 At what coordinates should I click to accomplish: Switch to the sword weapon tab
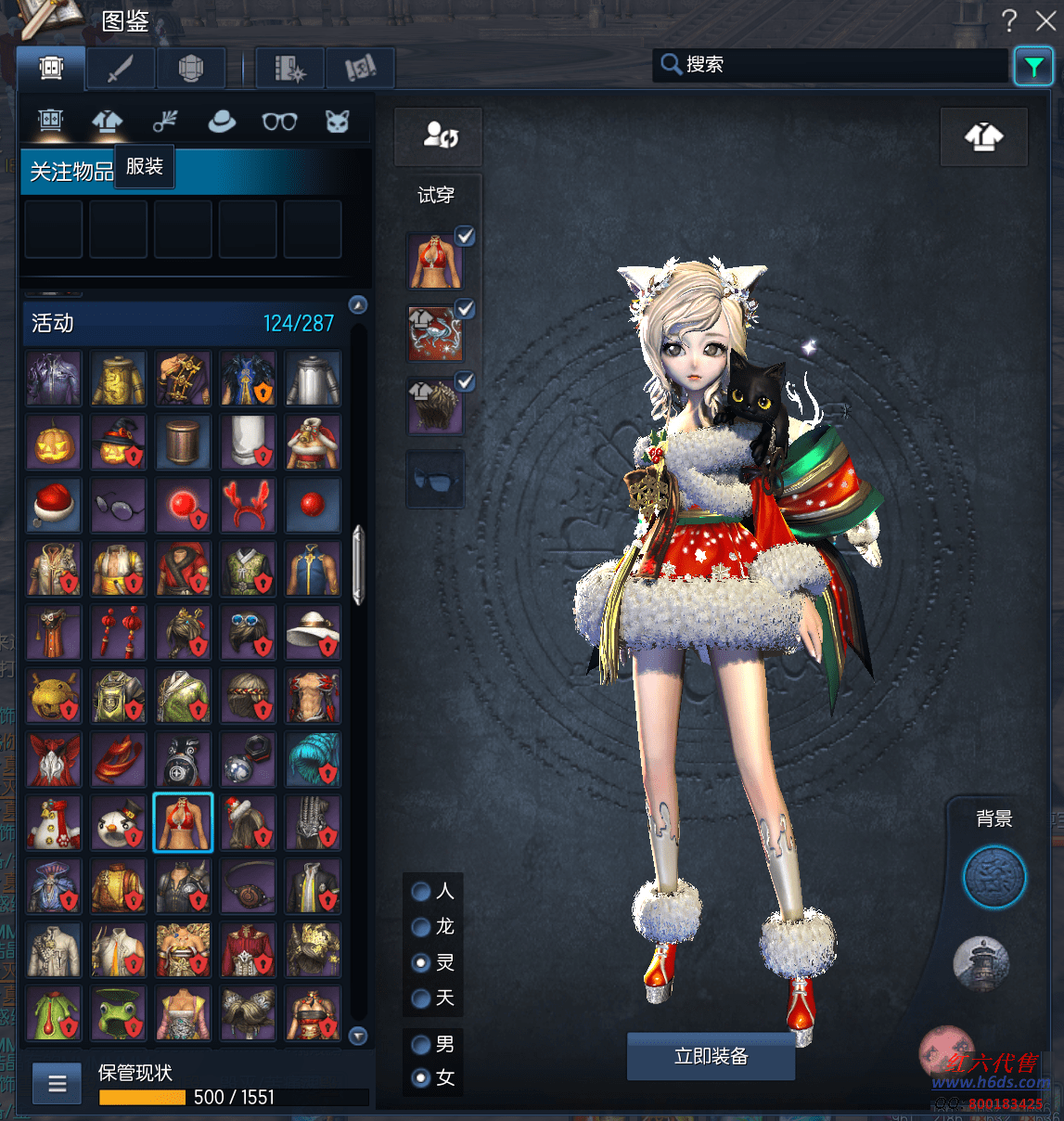click(x=121, y=68)
